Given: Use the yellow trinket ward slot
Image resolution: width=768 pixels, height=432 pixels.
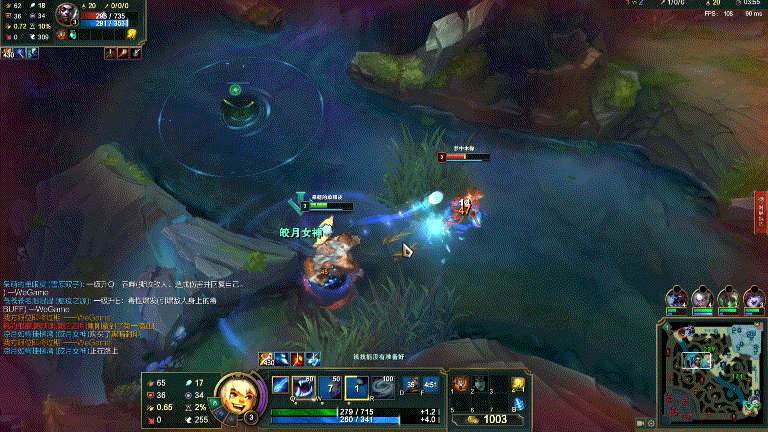Looking at the screenshot, I should point(519,383).
